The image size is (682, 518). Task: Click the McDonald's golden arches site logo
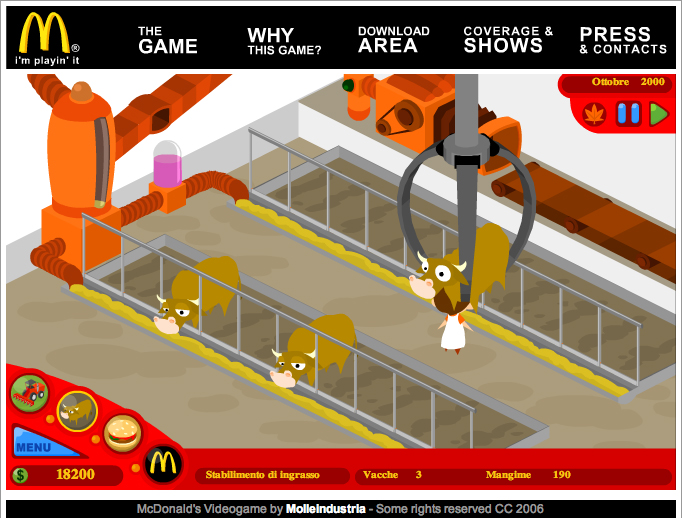point(43,34)
